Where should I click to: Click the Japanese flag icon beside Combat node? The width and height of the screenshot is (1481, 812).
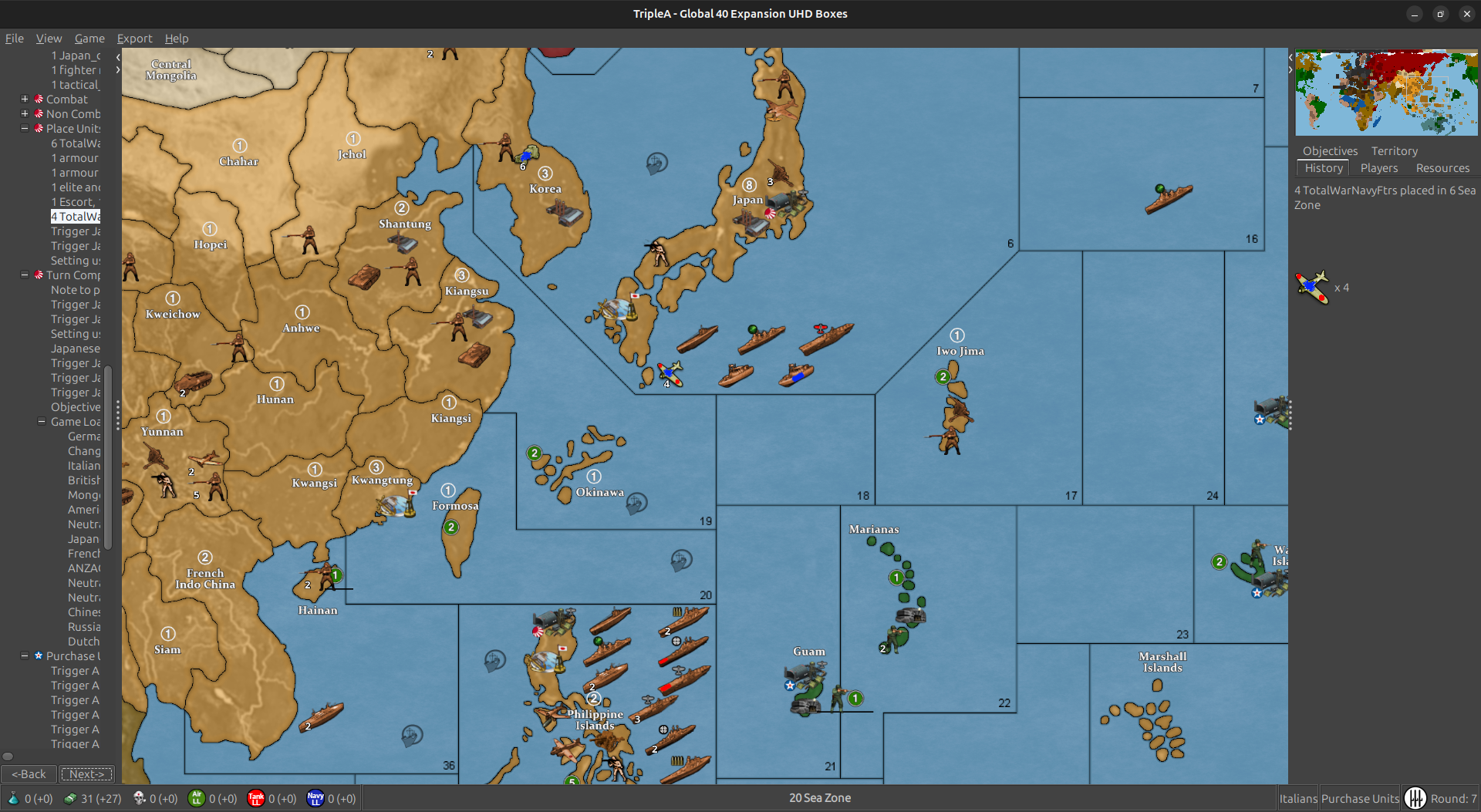(39, 99)
